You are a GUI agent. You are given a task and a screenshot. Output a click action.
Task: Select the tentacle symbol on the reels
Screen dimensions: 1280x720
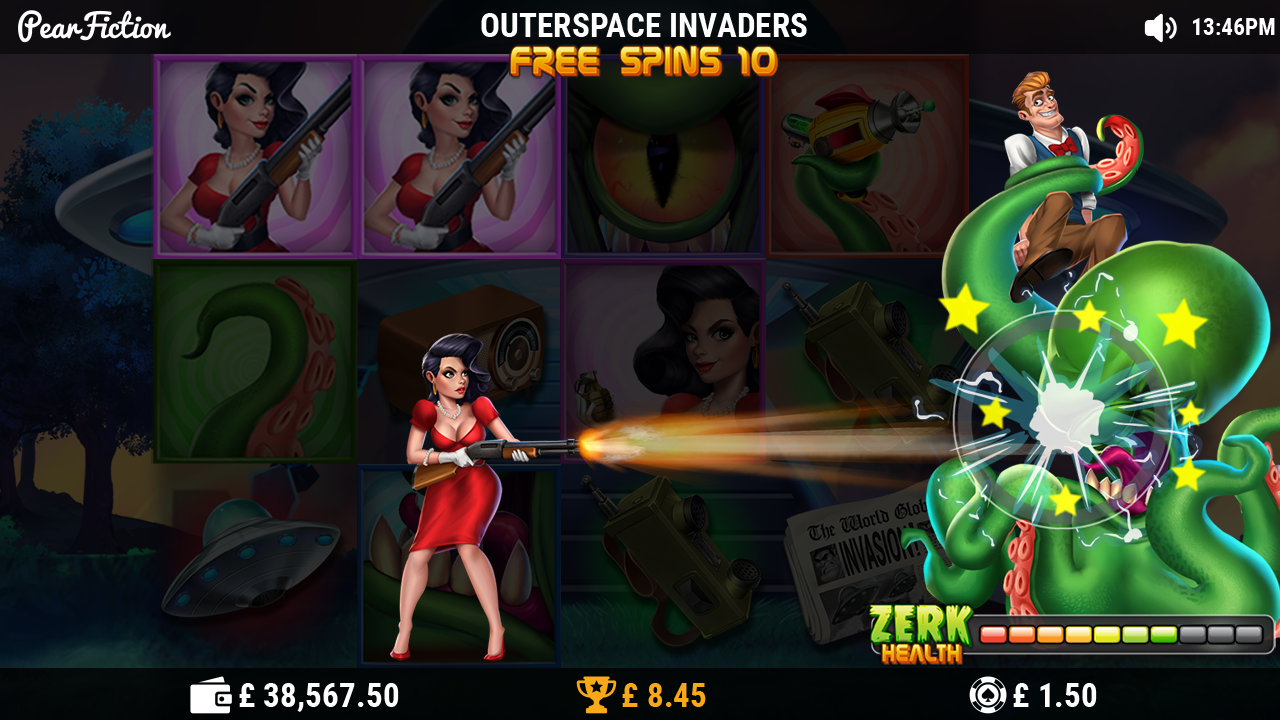[255, 360]
